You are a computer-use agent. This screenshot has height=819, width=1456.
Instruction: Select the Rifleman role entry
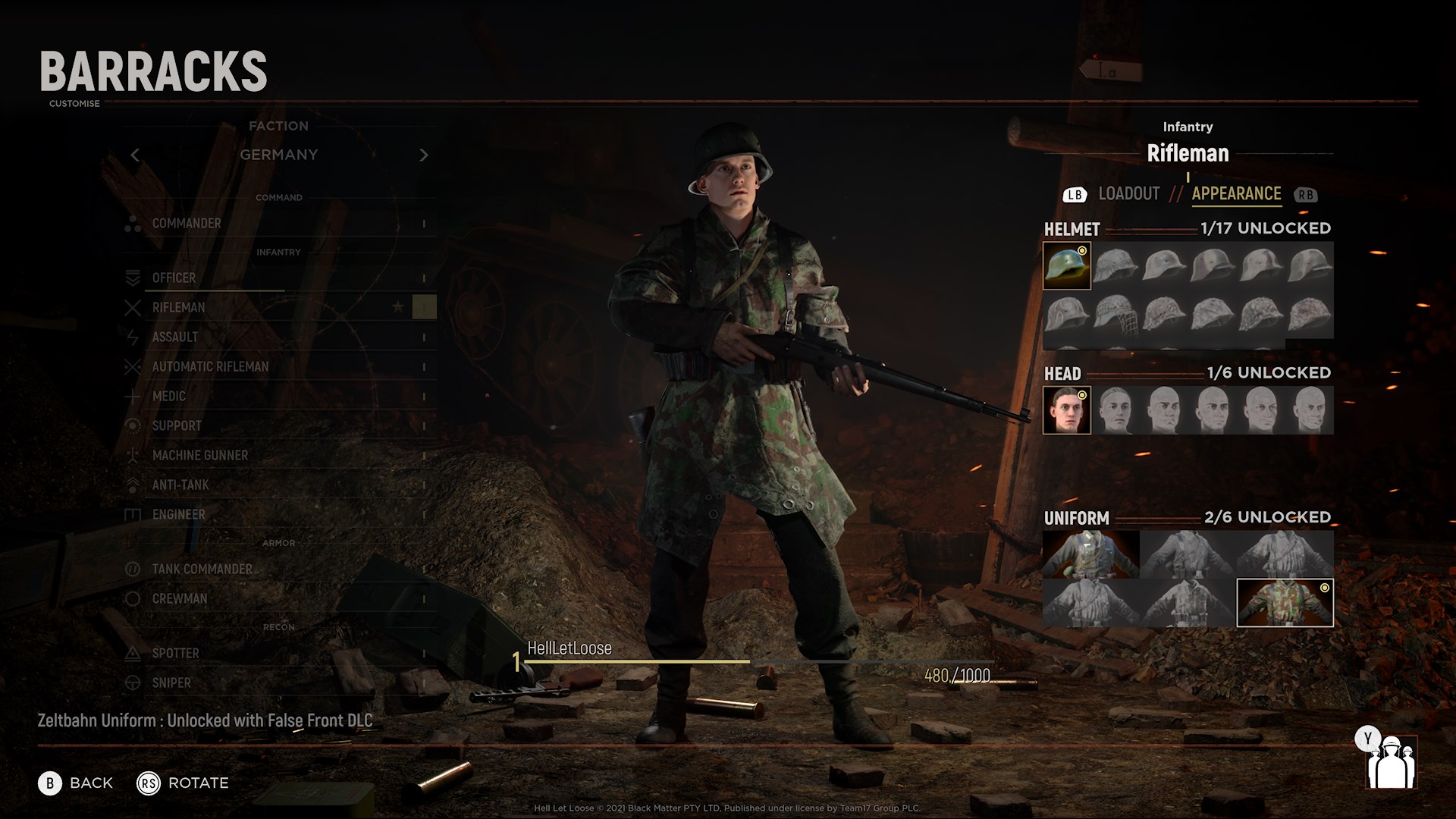click(x=178, y=308)
